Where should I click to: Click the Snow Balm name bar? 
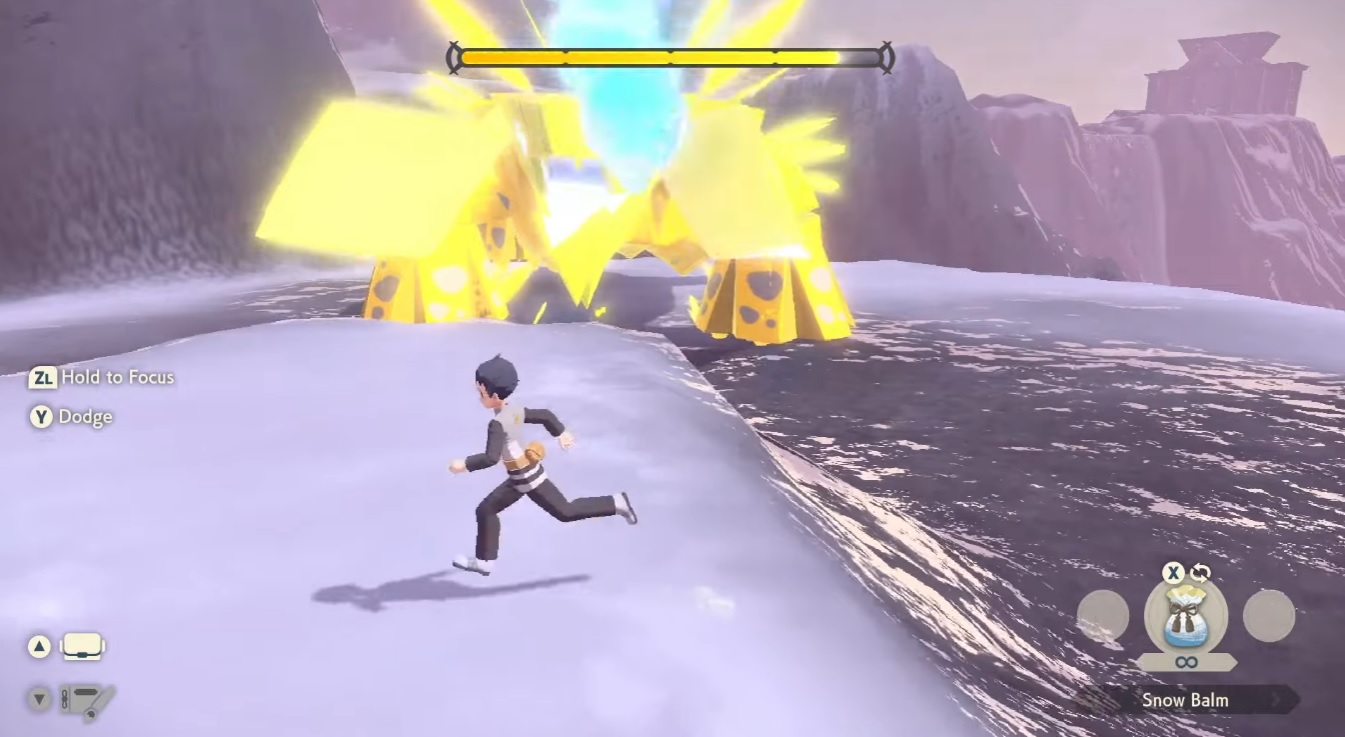(1185, 701)
